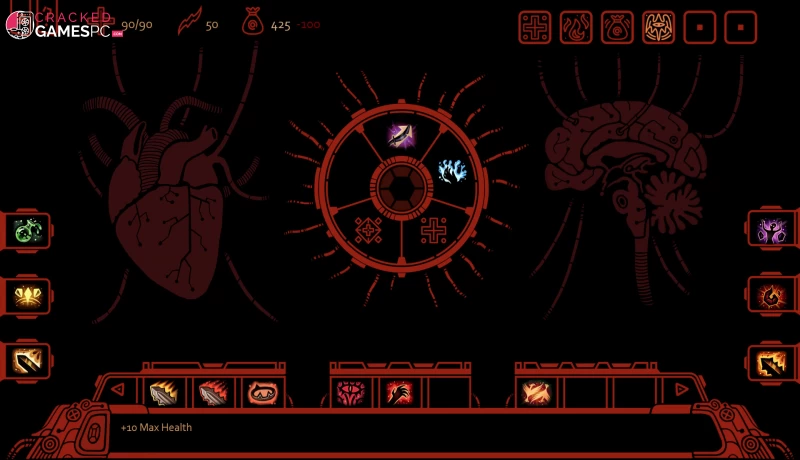This screenshot has width=800, height=460.
Task: Select the green orbs skill on left panel
Action: (x=27, y=230)
